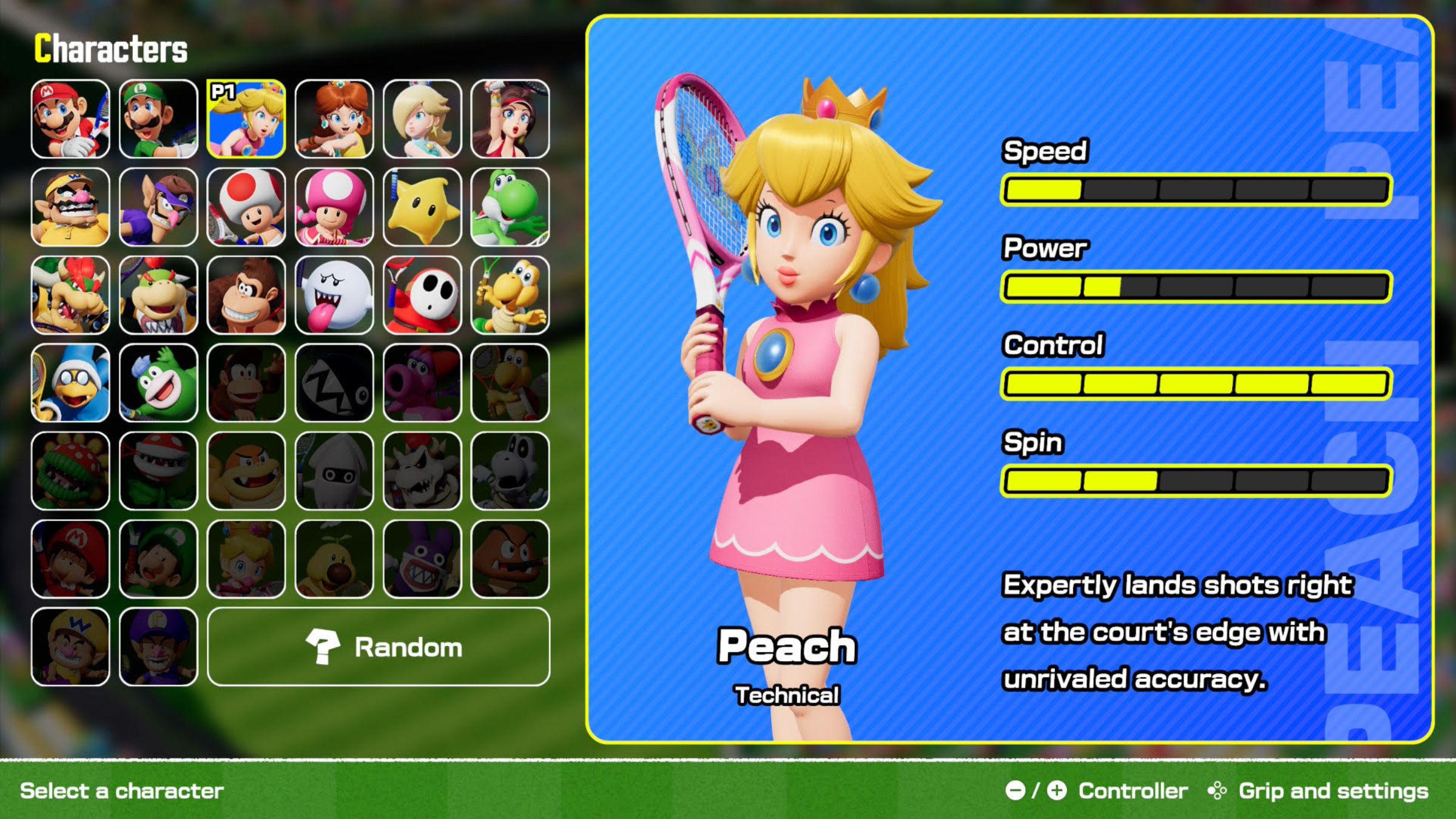Choose Toad with the red mushroom cap
Viewport: 1456px width, 819px height.
pyautogui.click(x=246, y=207)
